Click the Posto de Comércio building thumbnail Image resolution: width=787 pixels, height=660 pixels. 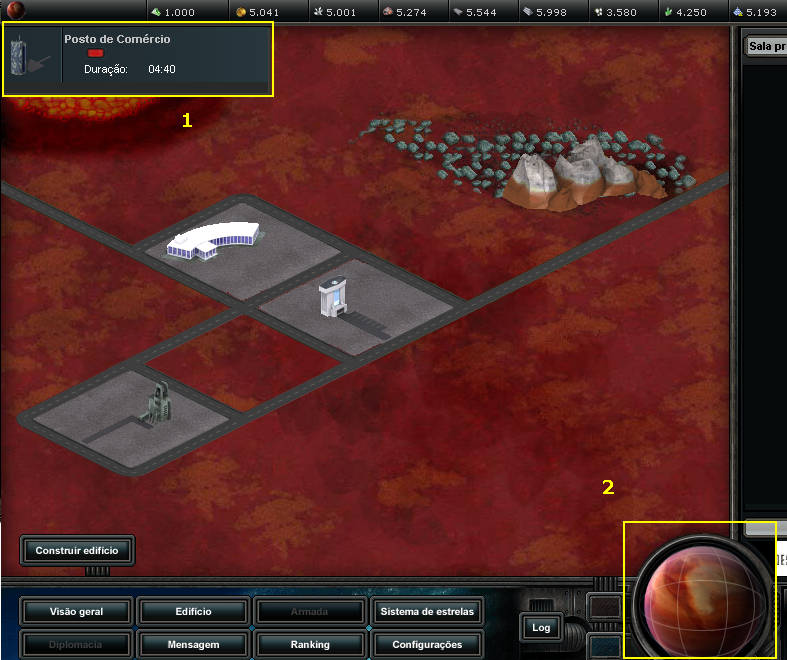[32, 56]
